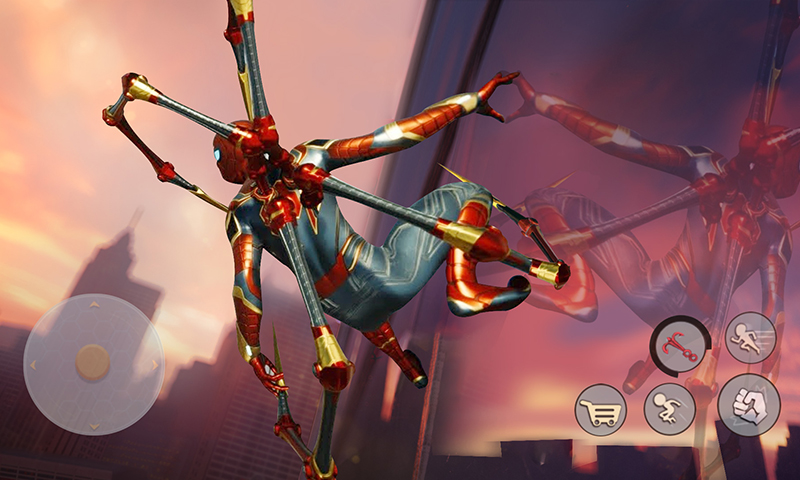Click the virtual joystick center knob
The height and width of the screenshot is (480, 800).
93,362
